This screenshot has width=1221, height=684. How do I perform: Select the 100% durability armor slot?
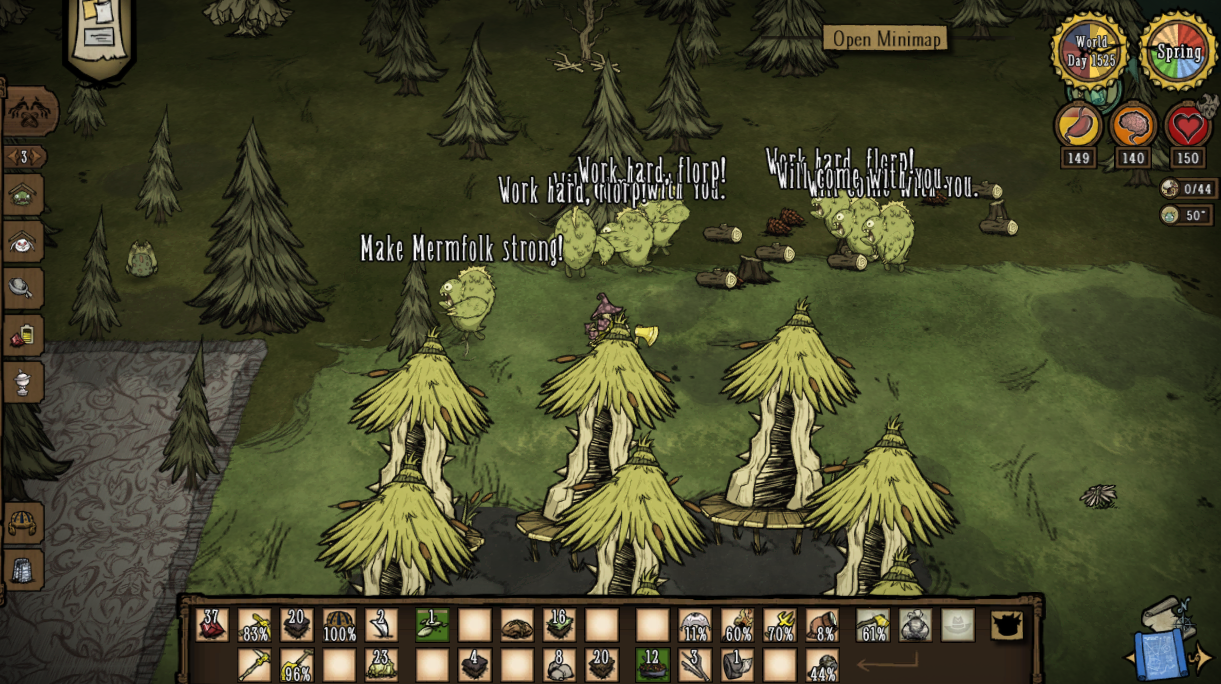tap(339, 625)
